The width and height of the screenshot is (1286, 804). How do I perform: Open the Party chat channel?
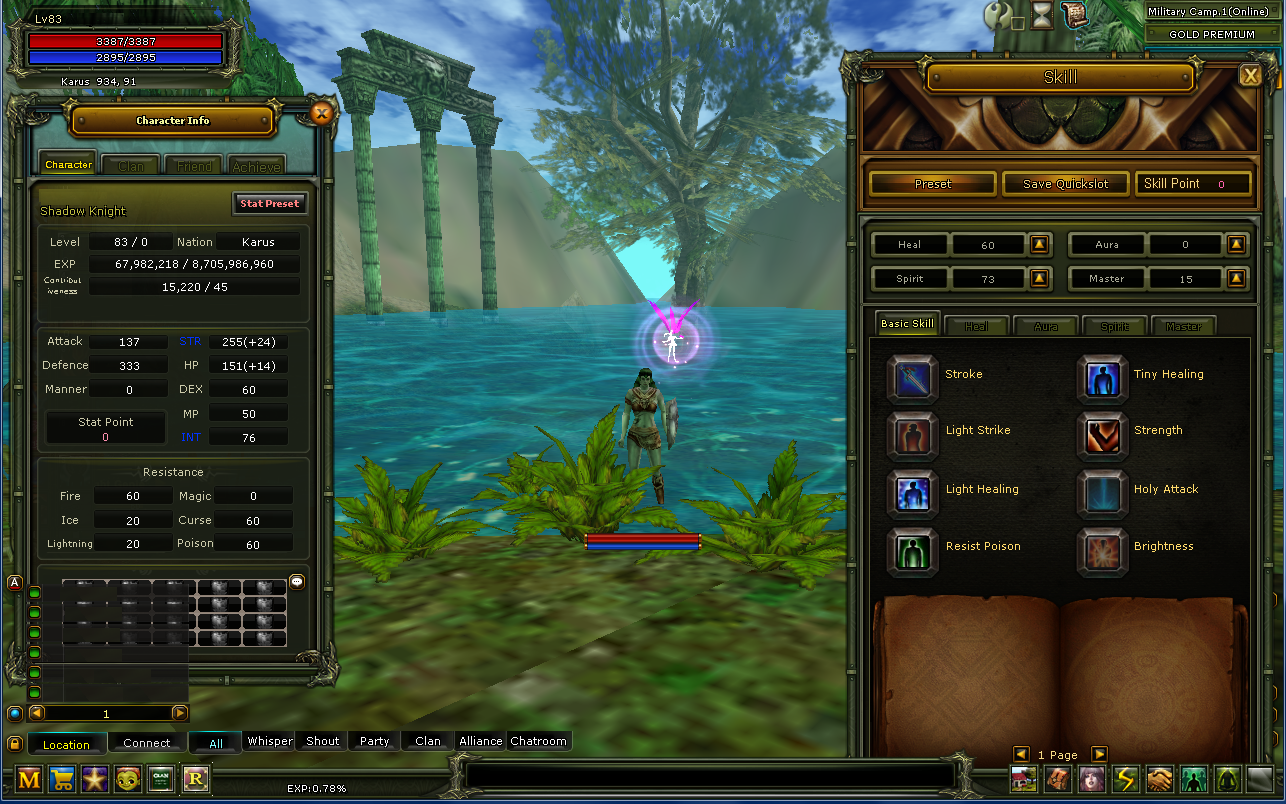374,741
